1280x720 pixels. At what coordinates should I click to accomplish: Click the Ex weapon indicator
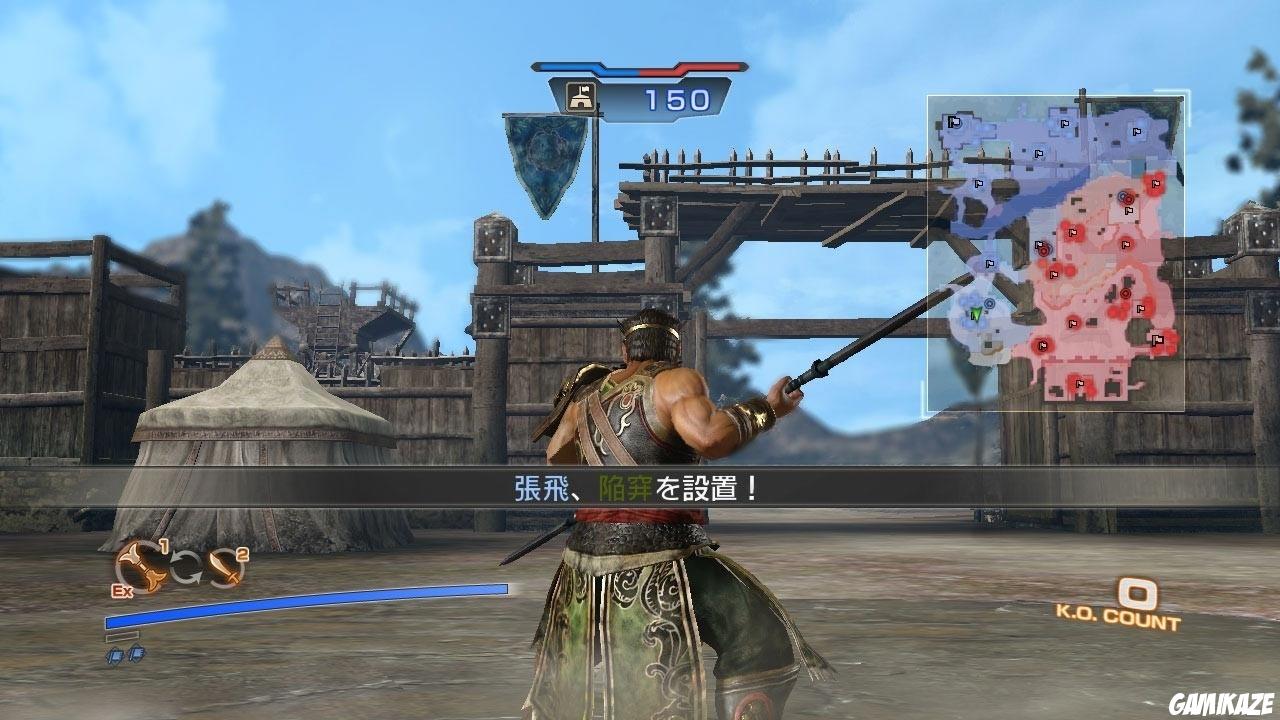122,590
